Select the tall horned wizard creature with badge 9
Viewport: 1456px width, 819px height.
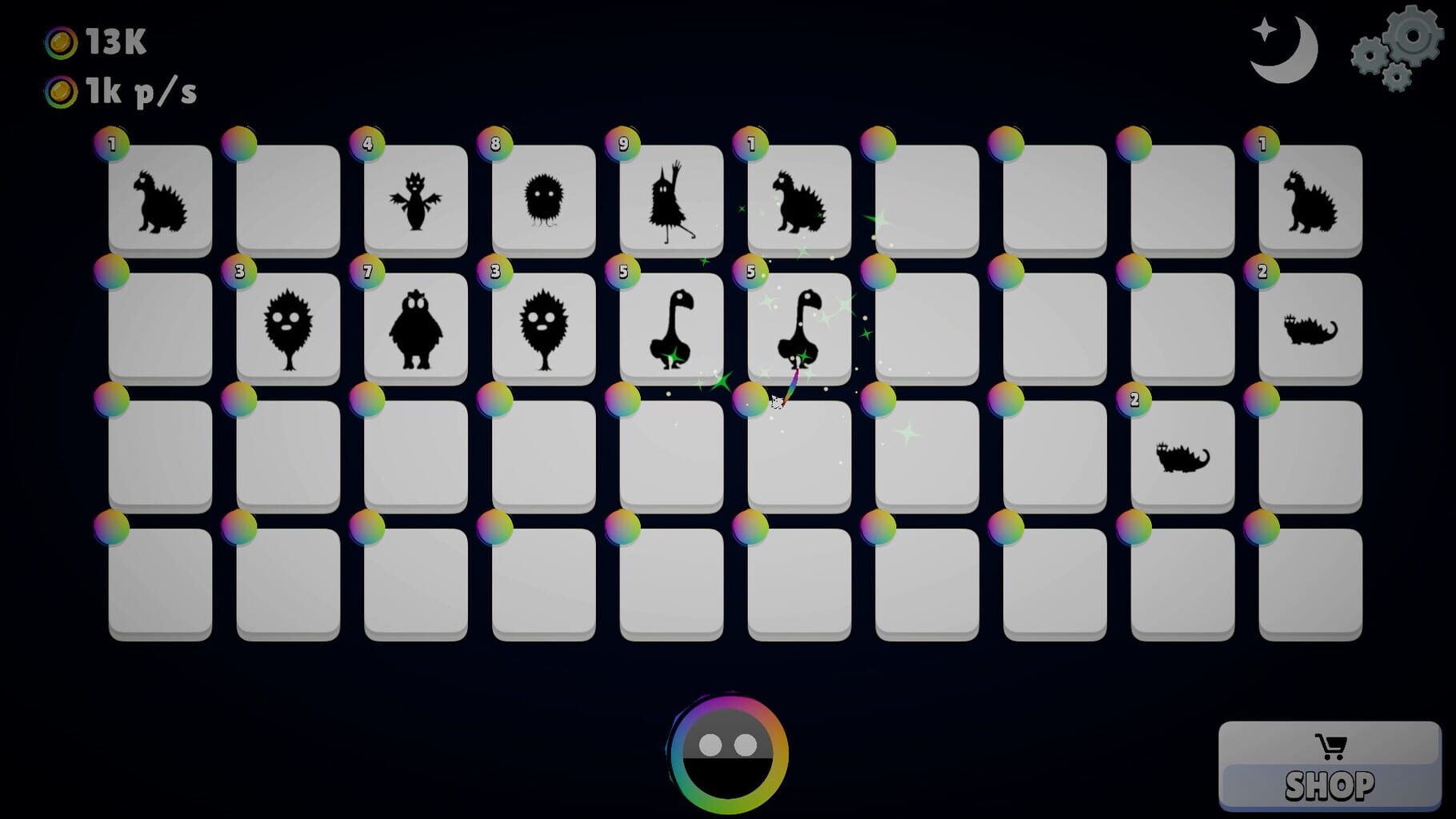tap(672, 200)
